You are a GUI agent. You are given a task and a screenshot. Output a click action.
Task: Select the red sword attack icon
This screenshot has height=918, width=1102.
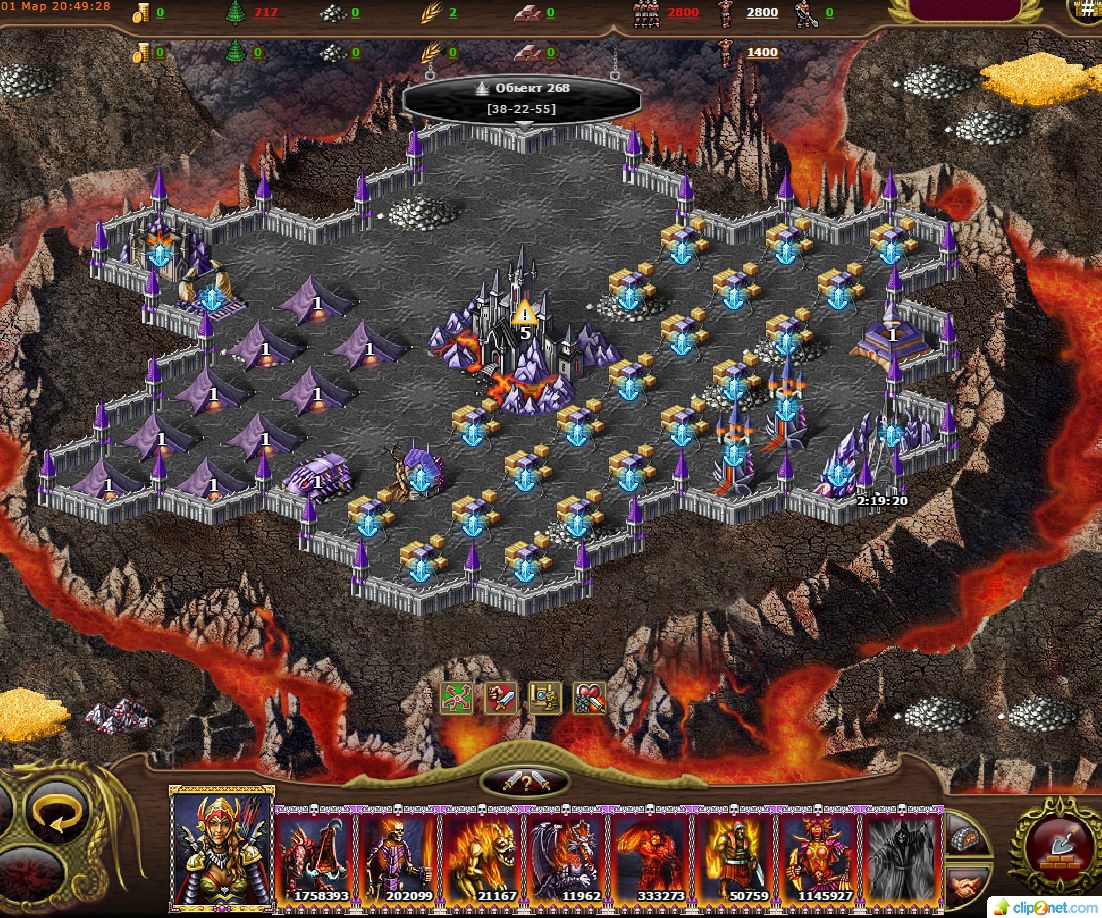coord(500,699)
